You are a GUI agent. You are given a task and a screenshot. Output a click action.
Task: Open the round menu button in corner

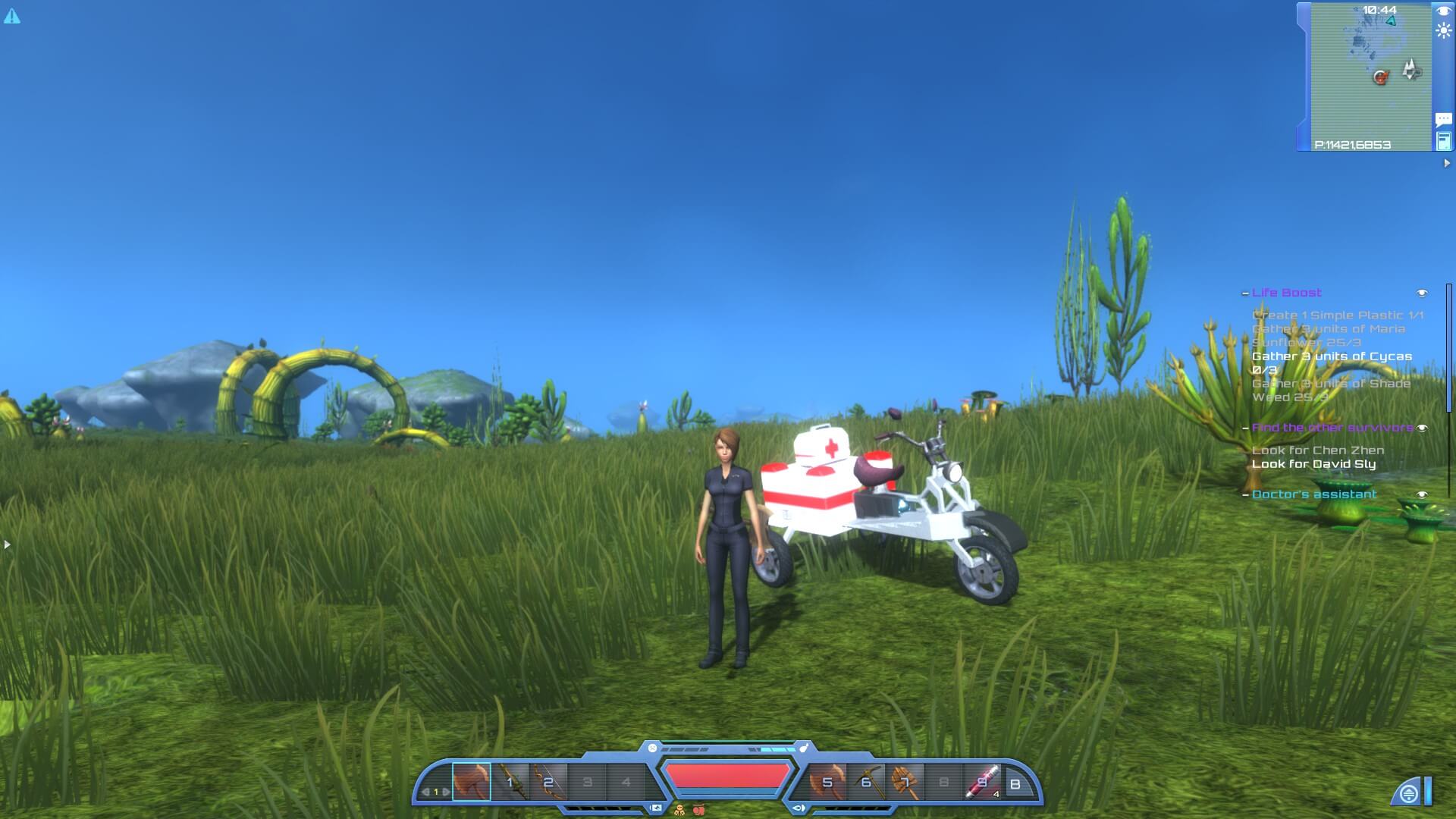[1408, 794]
